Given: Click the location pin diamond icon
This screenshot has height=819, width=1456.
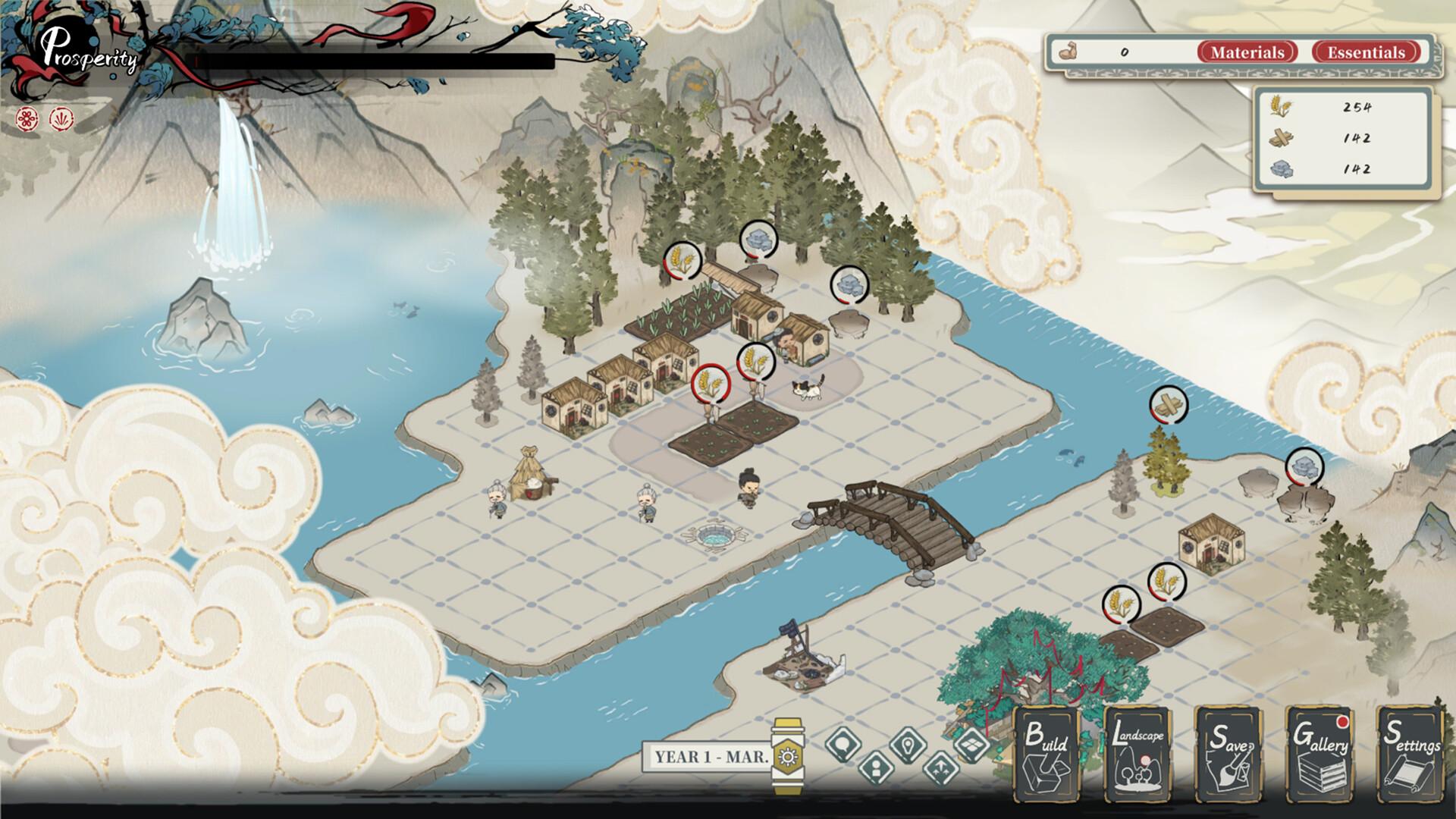Looking at the screenshot, I should point(907,746).
